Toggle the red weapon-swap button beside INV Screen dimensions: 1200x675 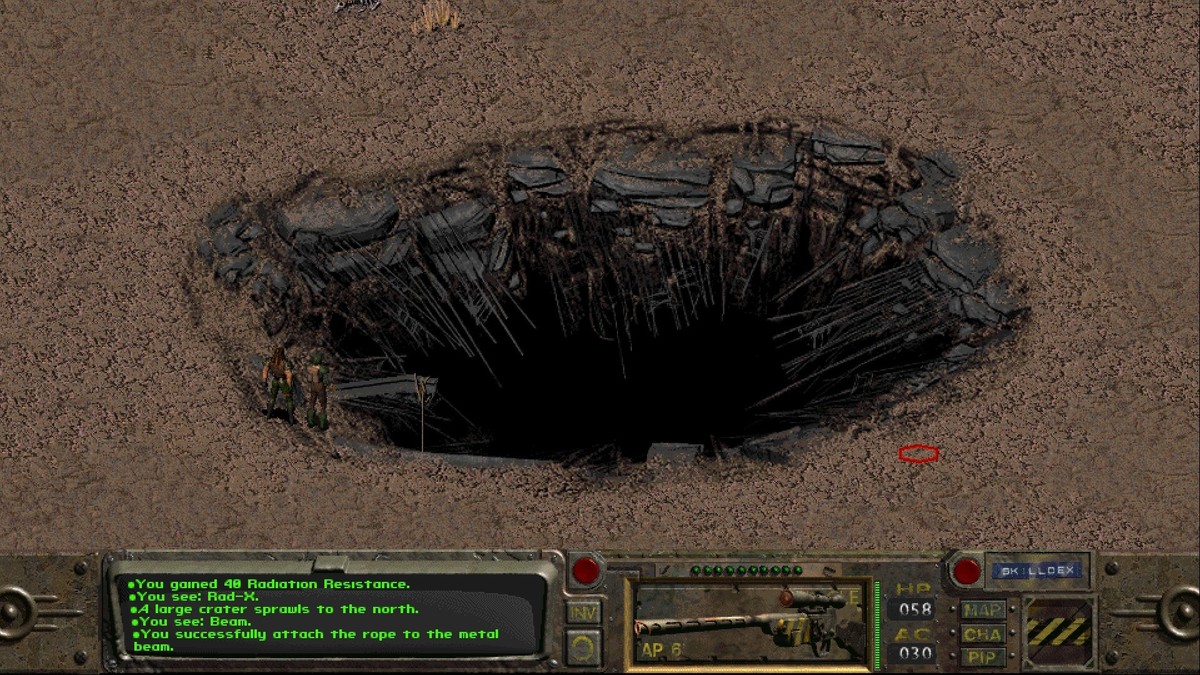click(x=585, y=571)
